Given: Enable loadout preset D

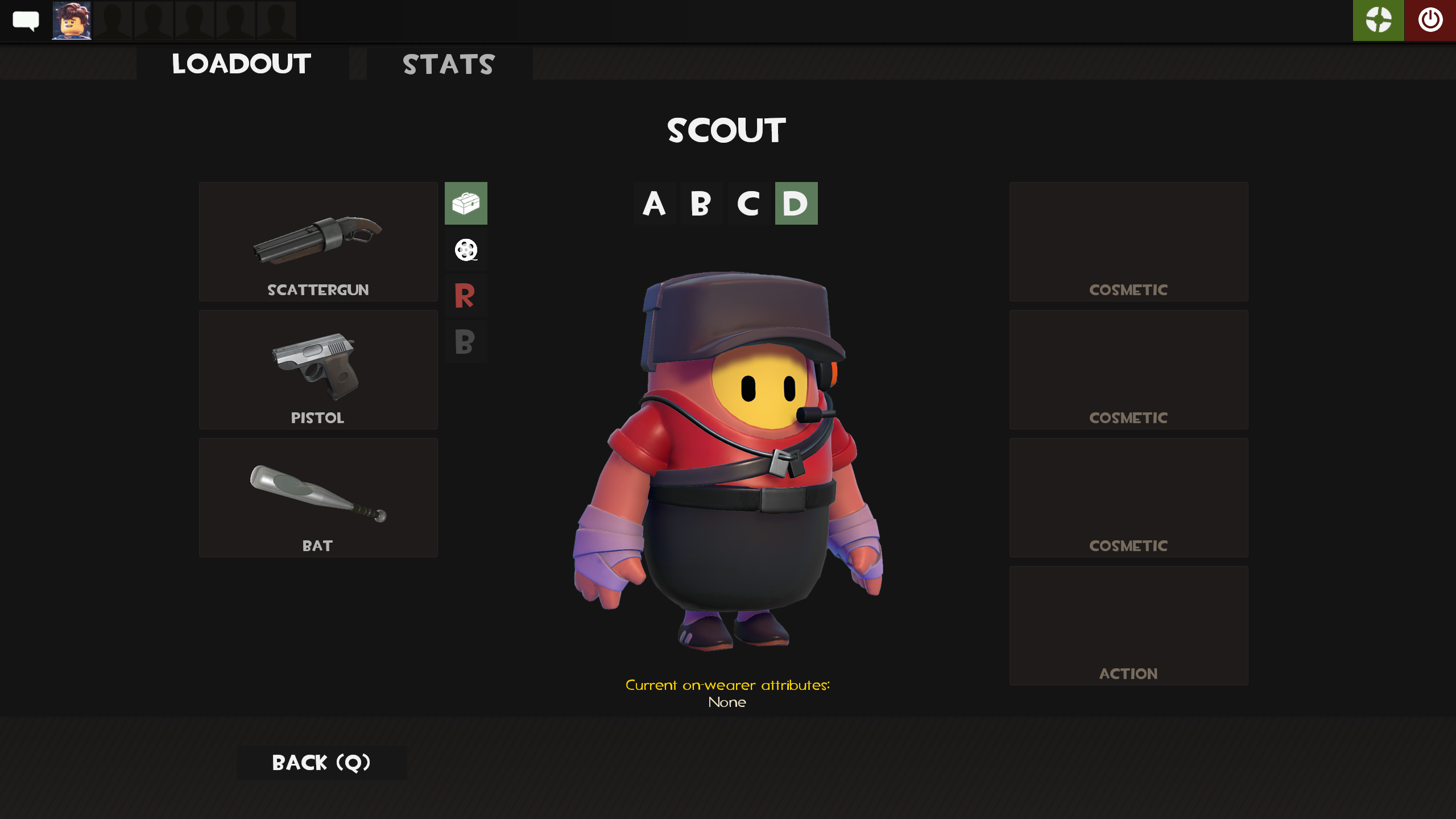Looking at the screenshot, I should (x=795, y=204).
